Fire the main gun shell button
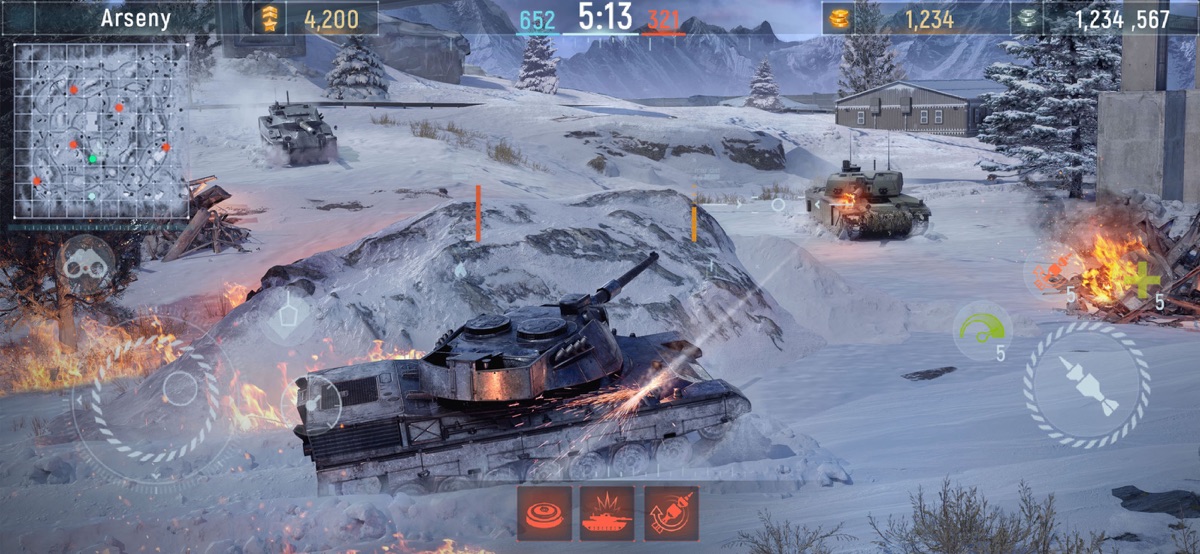 click(1087, 385)
